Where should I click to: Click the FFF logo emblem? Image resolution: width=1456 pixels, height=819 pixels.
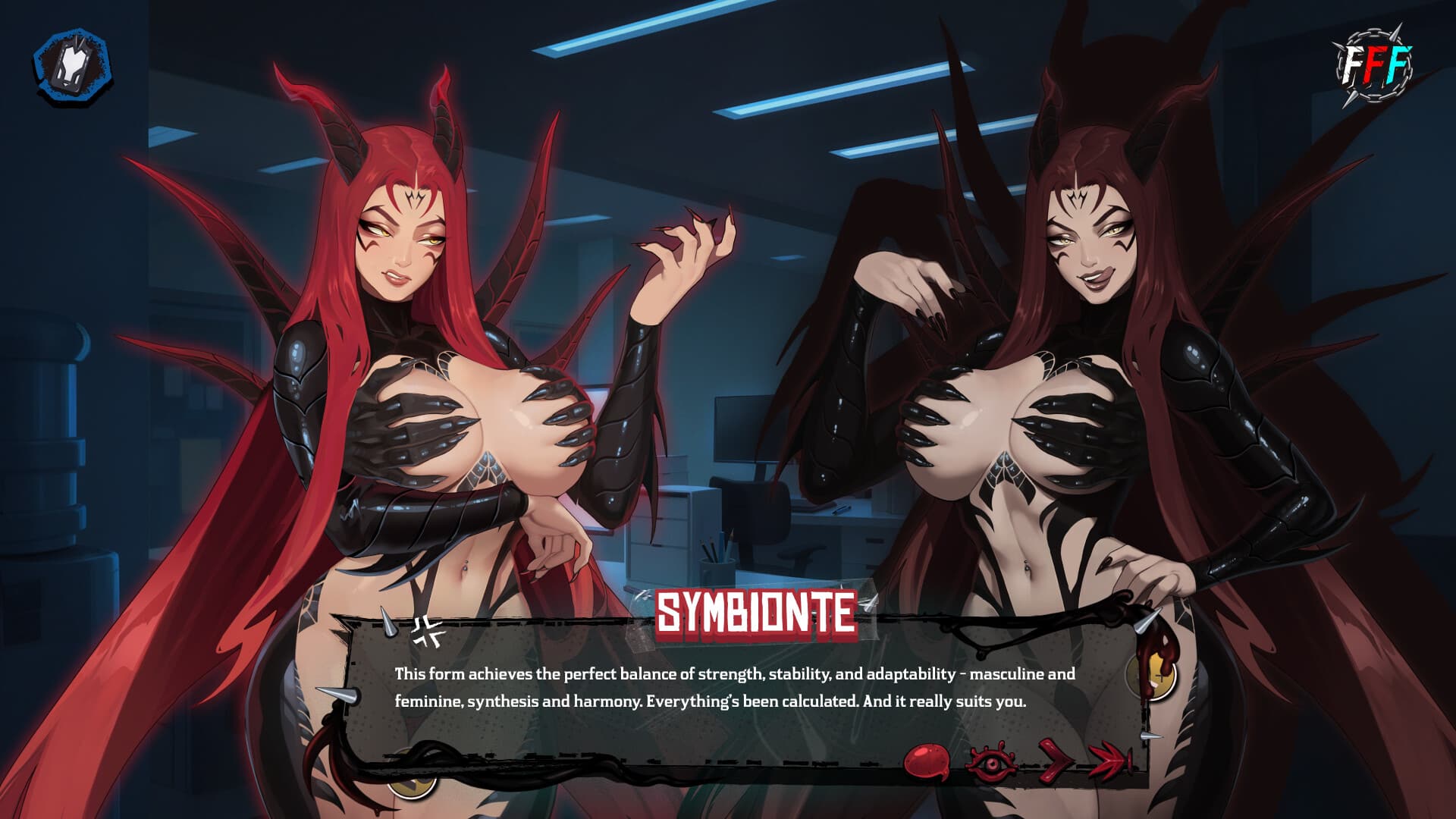point(1374,67)
